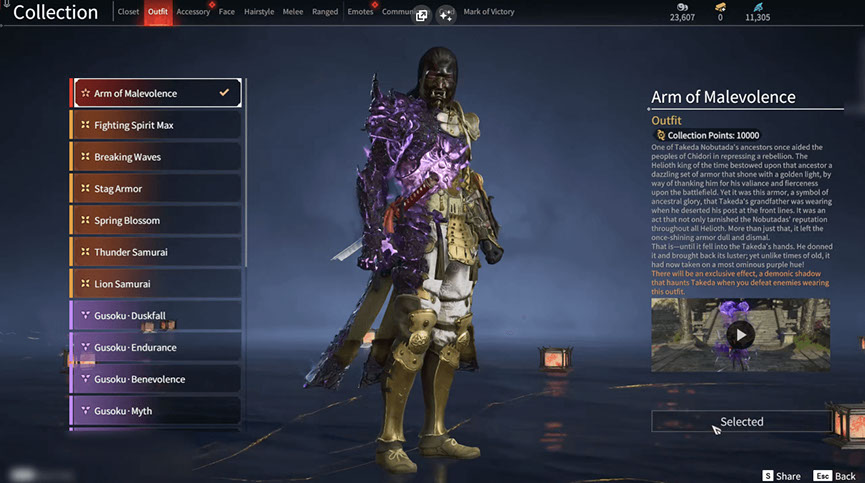The height and width of the screenshot is (483, 865).
Task: Click the Selected button
Action: [741, 421]
